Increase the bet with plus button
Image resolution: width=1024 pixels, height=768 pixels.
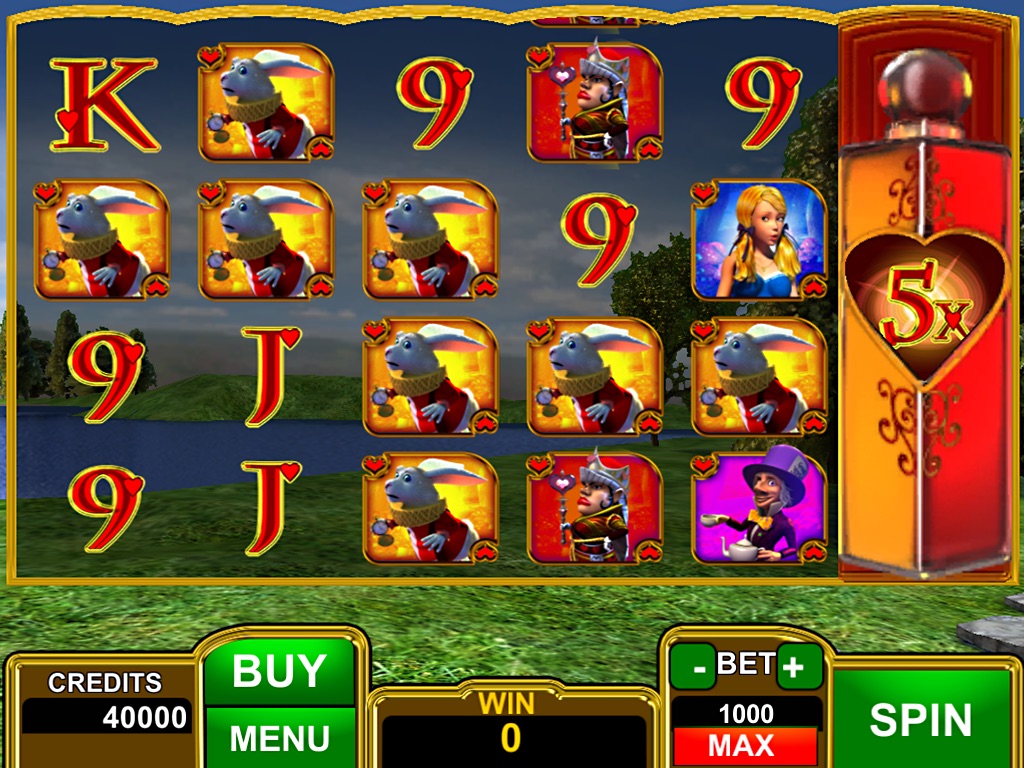[799, 666]
